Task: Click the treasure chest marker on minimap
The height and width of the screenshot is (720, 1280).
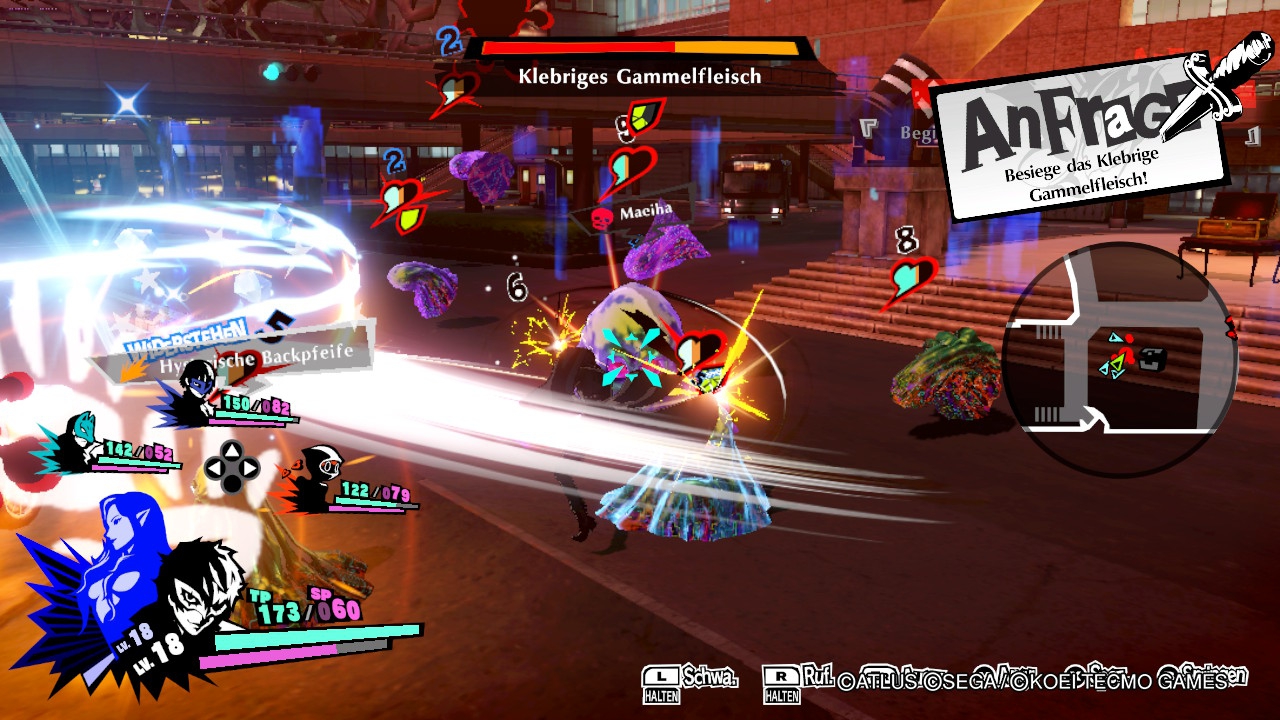Action: tap(1153, 358)
